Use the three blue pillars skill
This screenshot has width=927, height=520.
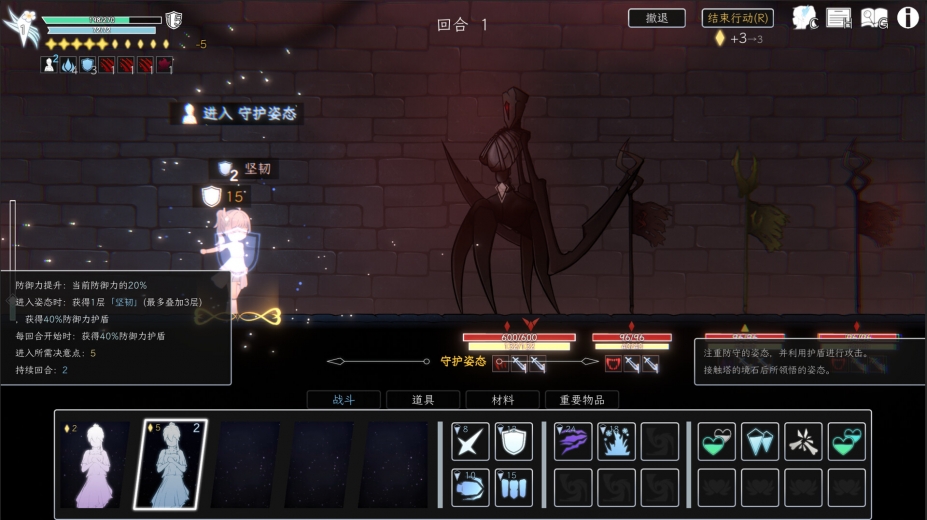coord(514,487)
